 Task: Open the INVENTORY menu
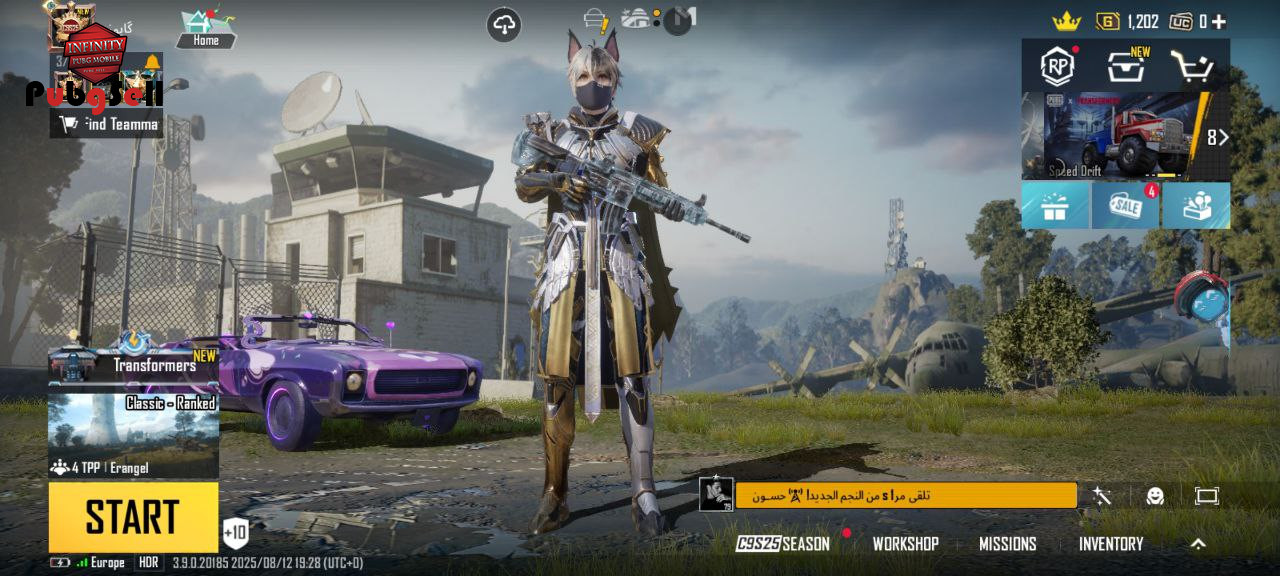[x=1110, y=544]
